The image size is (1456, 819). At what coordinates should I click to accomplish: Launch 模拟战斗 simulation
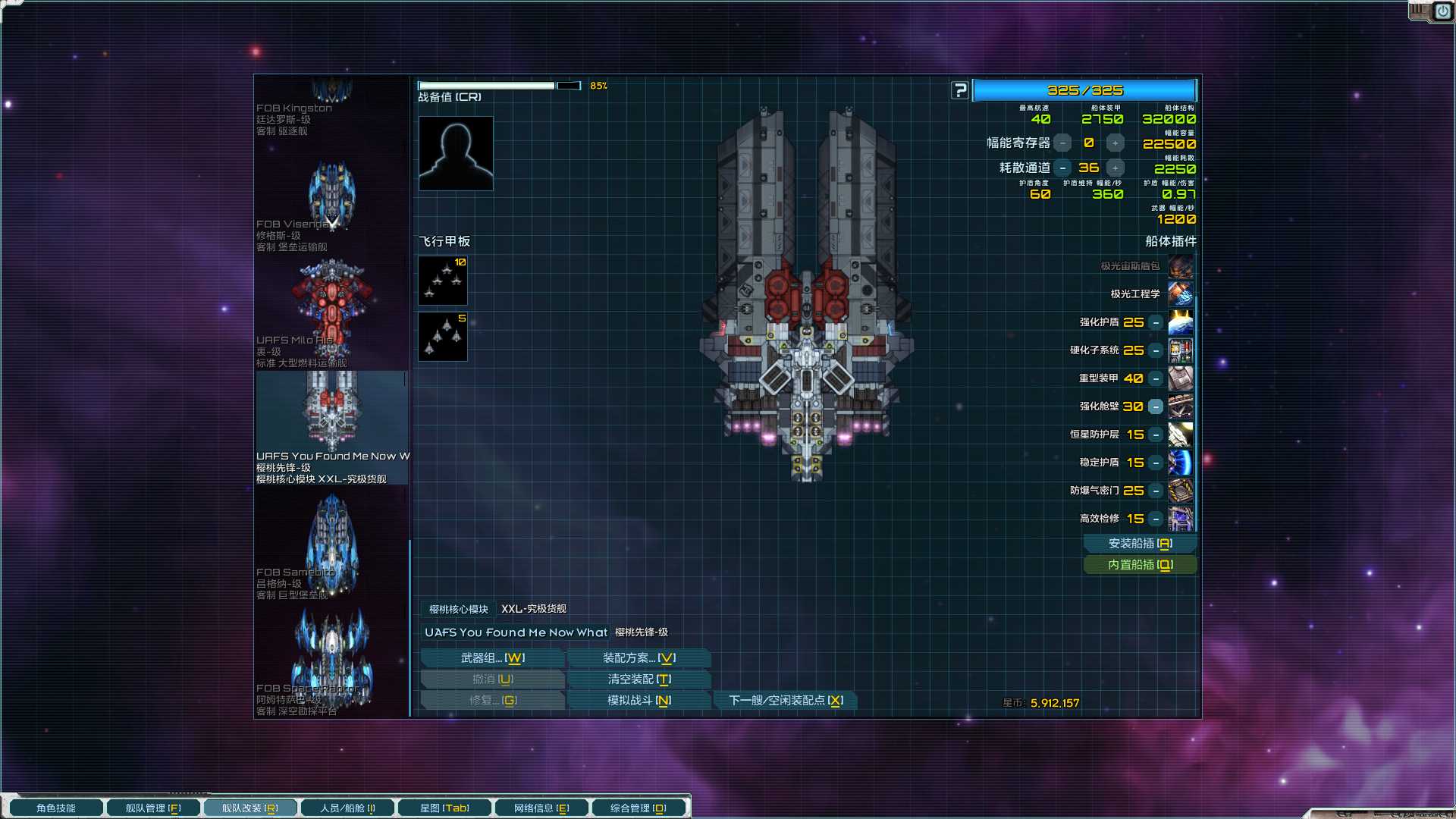click(x=639, y=700)
